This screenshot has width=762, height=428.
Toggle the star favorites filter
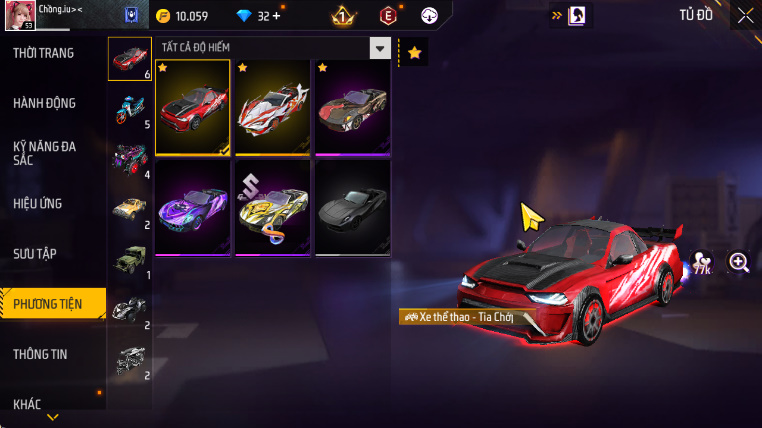click(414, 52)
